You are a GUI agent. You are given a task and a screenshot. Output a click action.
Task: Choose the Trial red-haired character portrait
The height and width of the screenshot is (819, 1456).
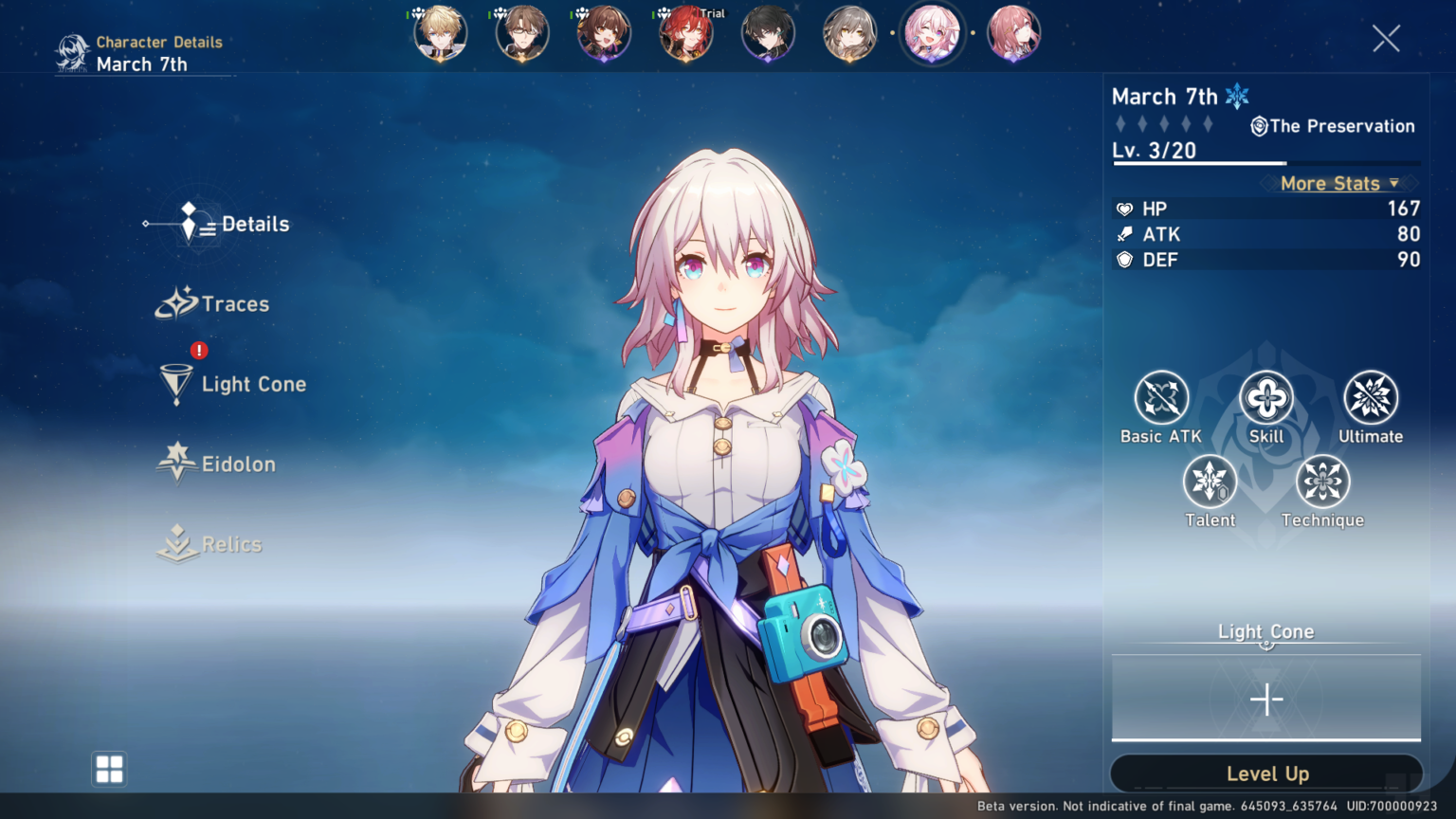click(686, 34)
